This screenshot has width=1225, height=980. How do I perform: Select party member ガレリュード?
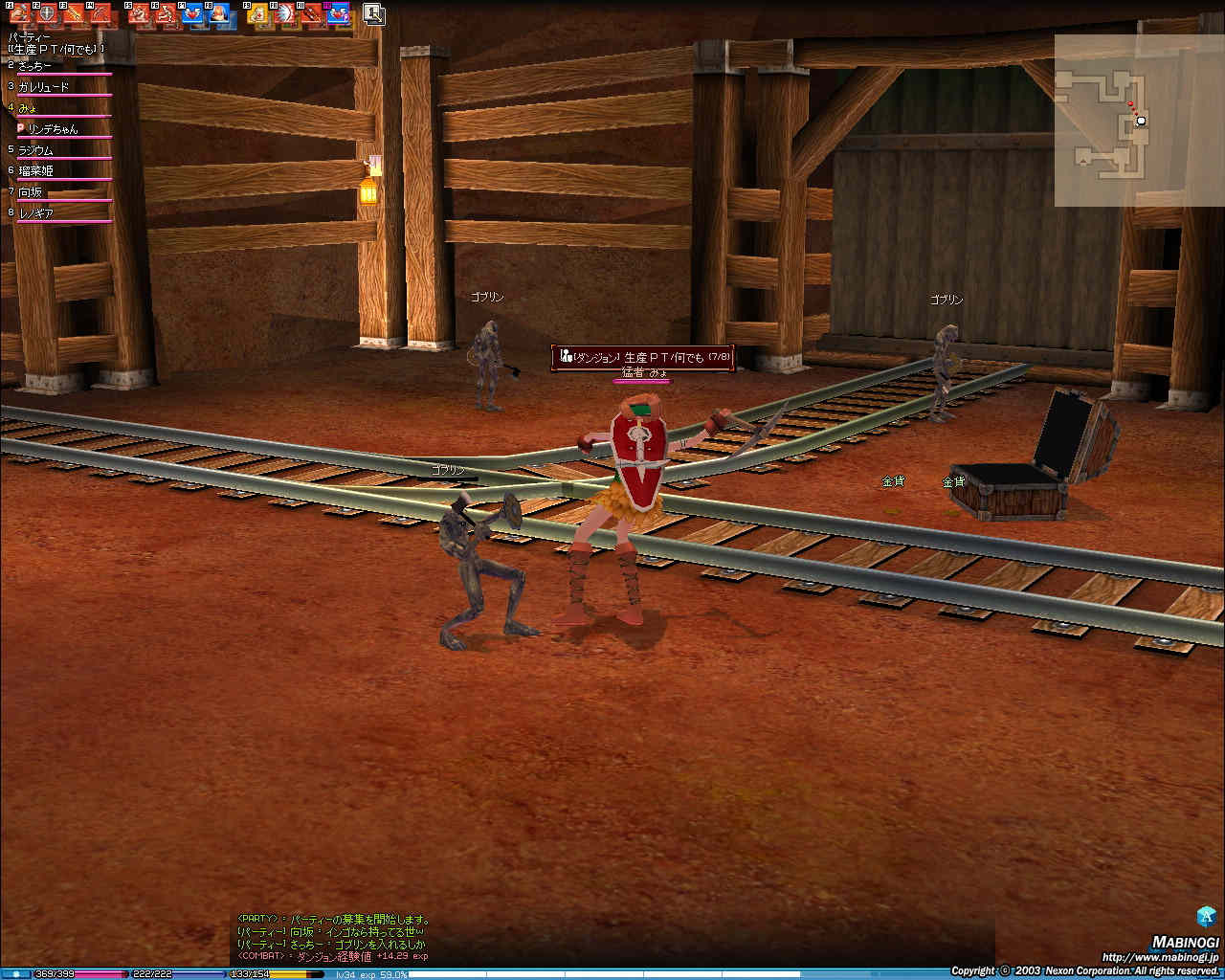click(44, 87)
